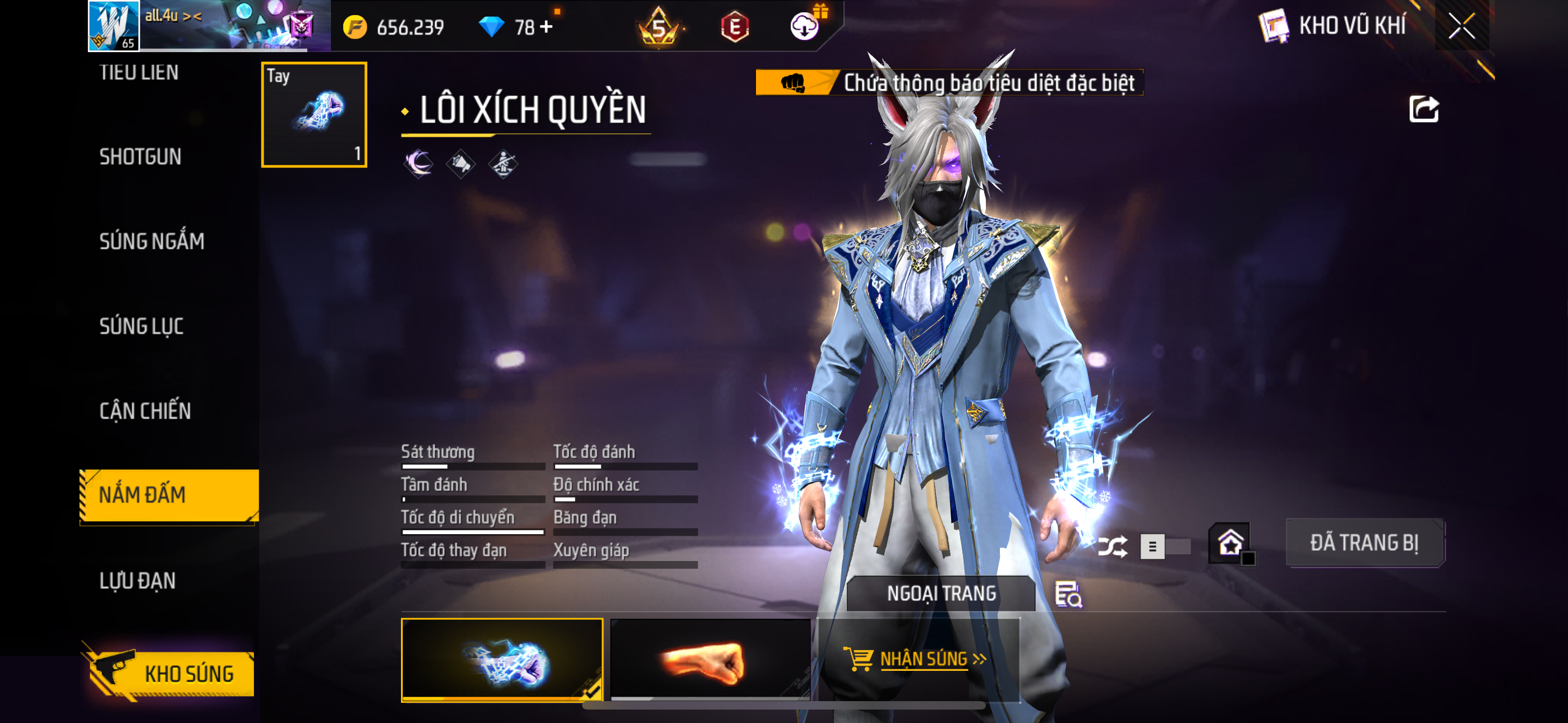The image size is (1568, 723).
Task: Open the CẬN CHIẾN weapon category
Action: [145, 411]
